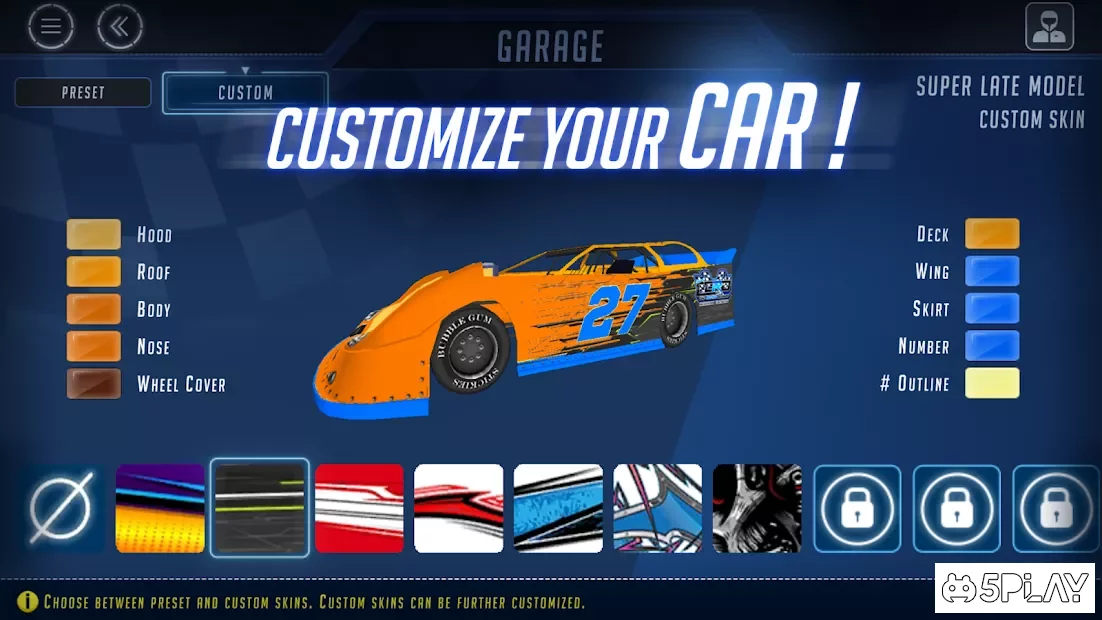Select the purple and yellow gradient skin
This screenshot has width=1102, height=620.
pyautogui.click(x=160, y=508)
